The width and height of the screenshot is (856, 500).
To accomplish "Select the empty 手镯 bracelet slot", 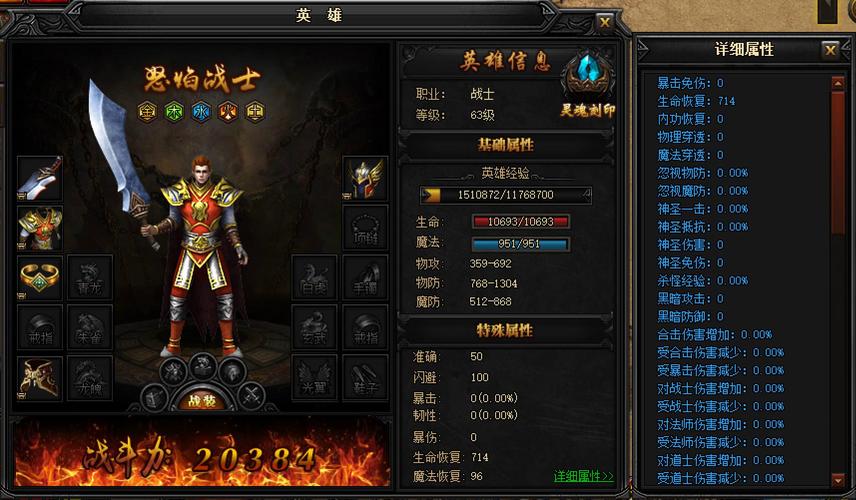I will click(x=365, y=279).
